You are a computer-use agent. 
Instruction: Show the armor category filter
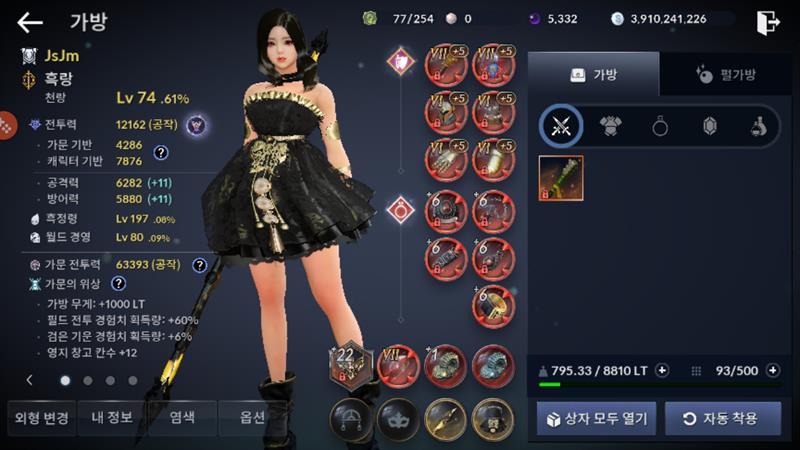(x=610, y=125)
